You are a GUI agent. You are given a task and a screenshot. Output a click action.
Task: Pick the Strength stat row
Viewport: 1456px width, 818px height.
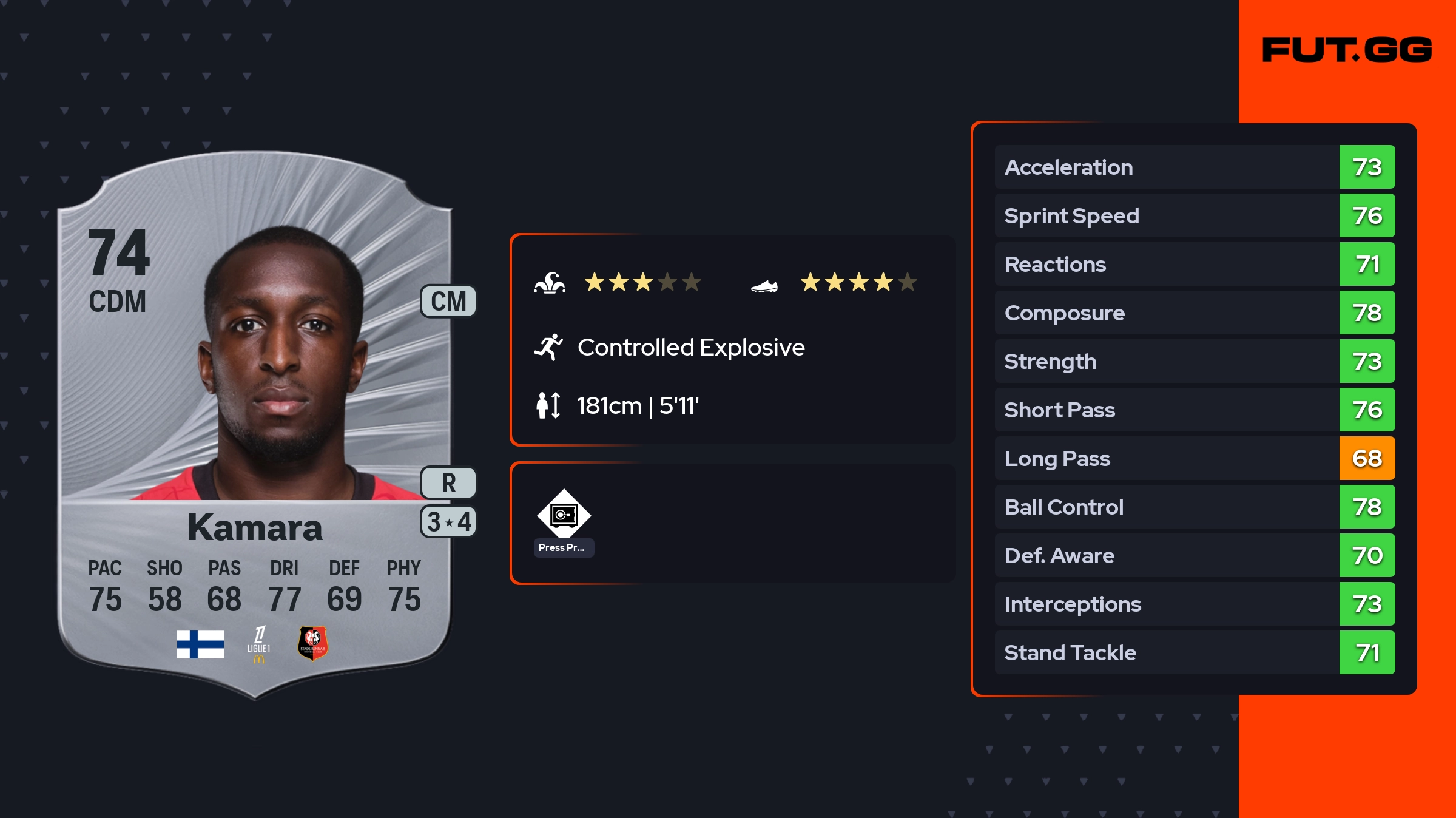(x=1194, y=361)
